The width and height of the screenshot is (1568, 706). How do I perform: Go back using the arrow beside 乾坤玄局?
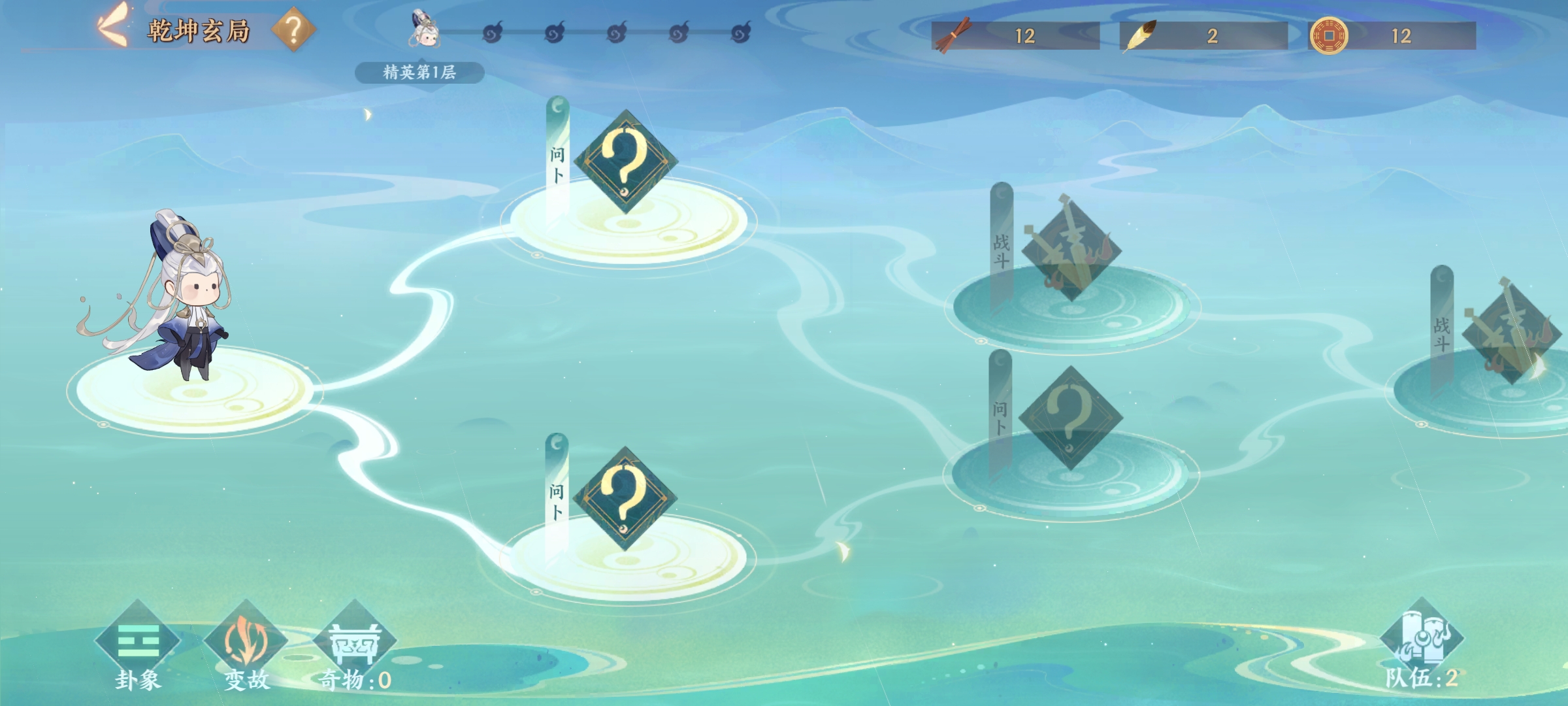pos(112,27)
